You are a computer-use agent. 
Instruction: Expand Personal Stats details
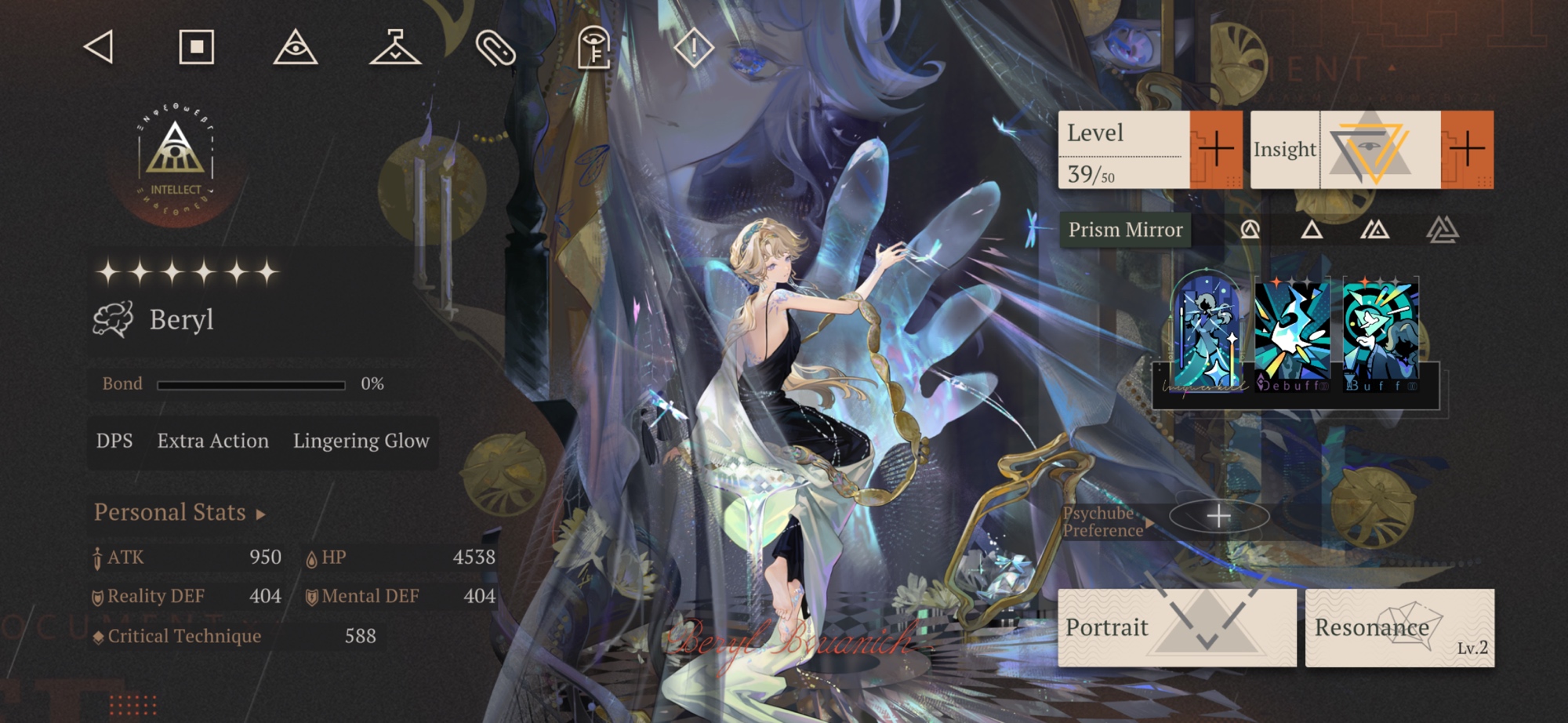[x=180, y=513]
